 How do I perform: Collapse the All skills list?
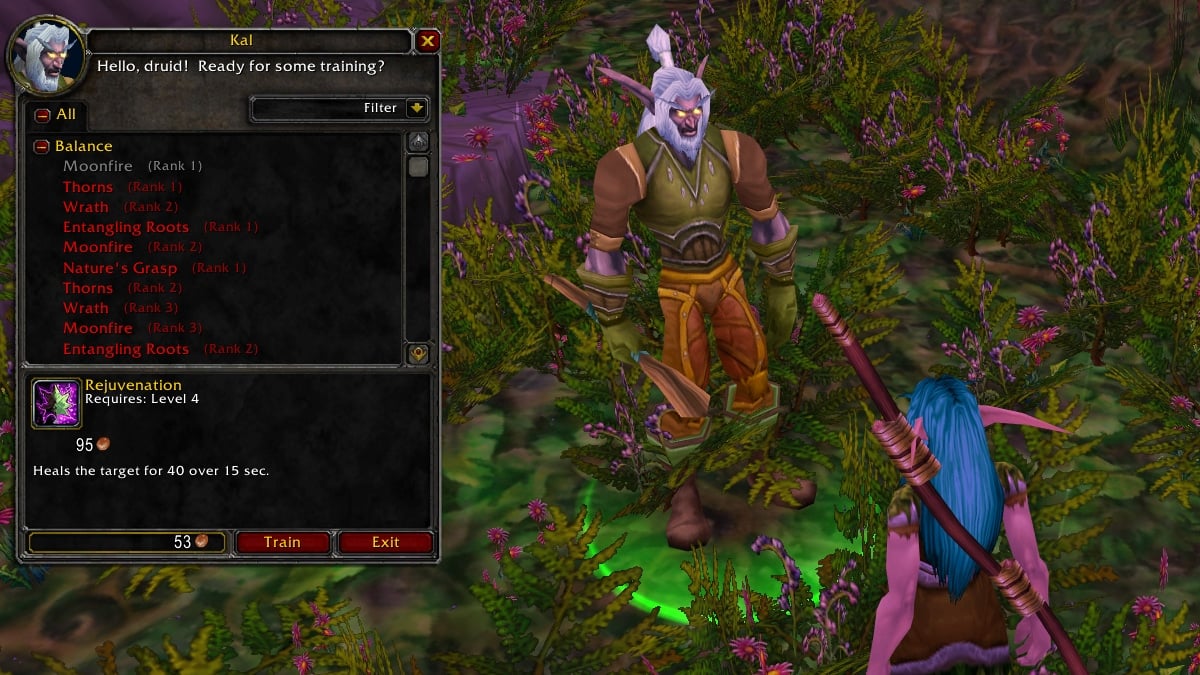tap(43, 115)
